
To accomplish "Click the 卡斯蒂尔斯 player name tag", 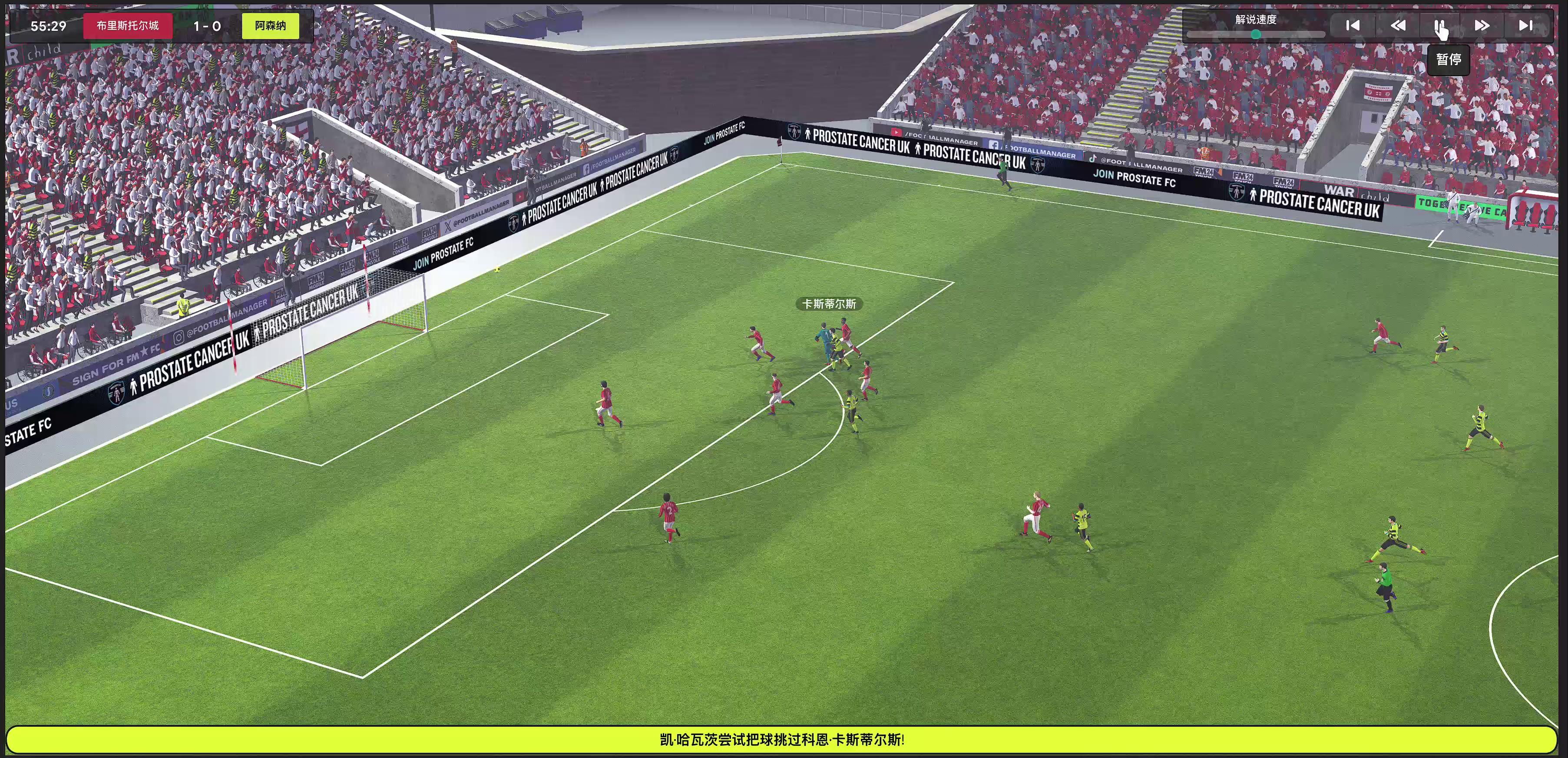I will pyautogui.click(x=829, y=303).
